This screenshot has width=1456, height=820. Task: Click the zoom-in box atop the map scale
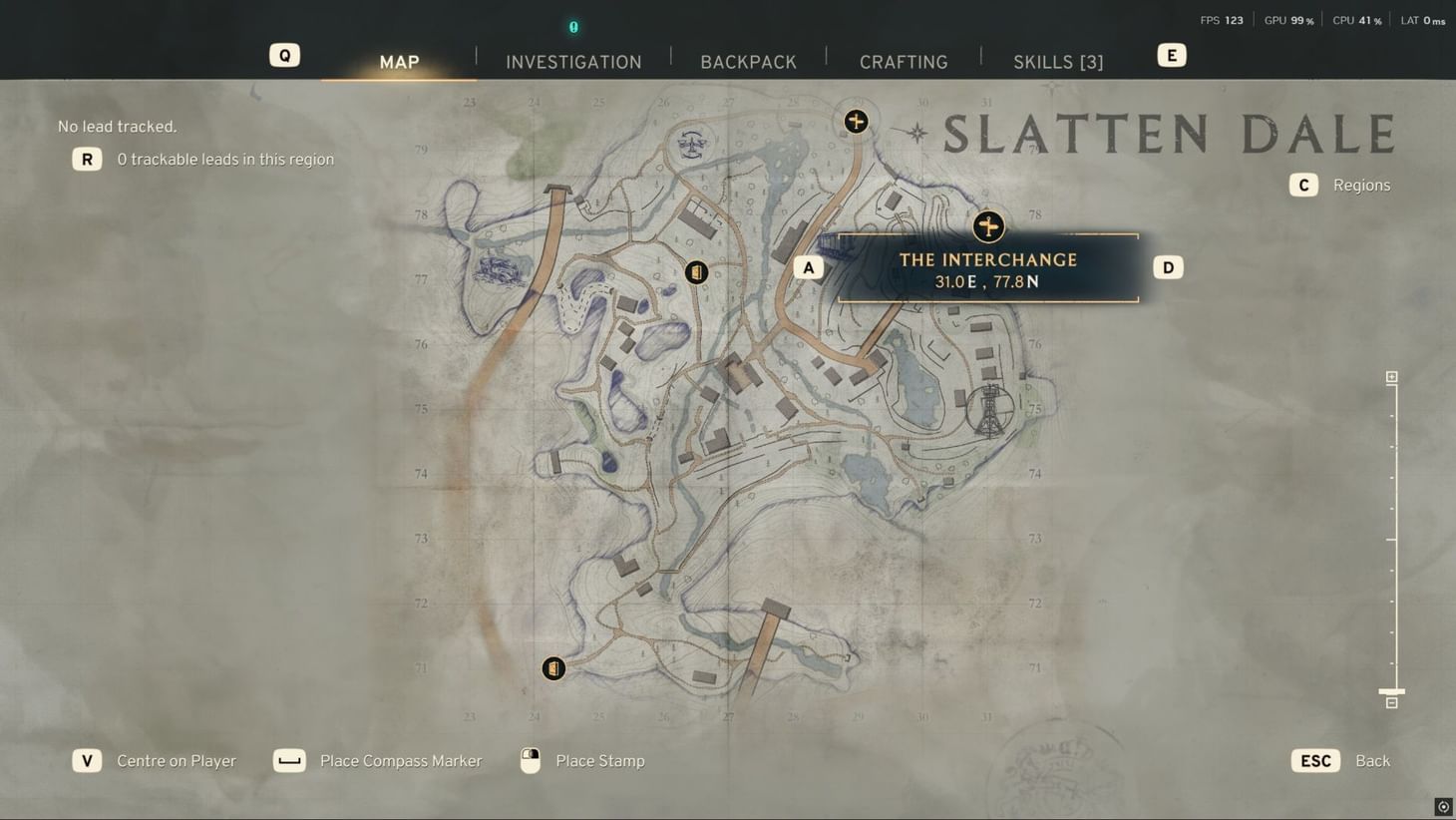(1391, 376)
